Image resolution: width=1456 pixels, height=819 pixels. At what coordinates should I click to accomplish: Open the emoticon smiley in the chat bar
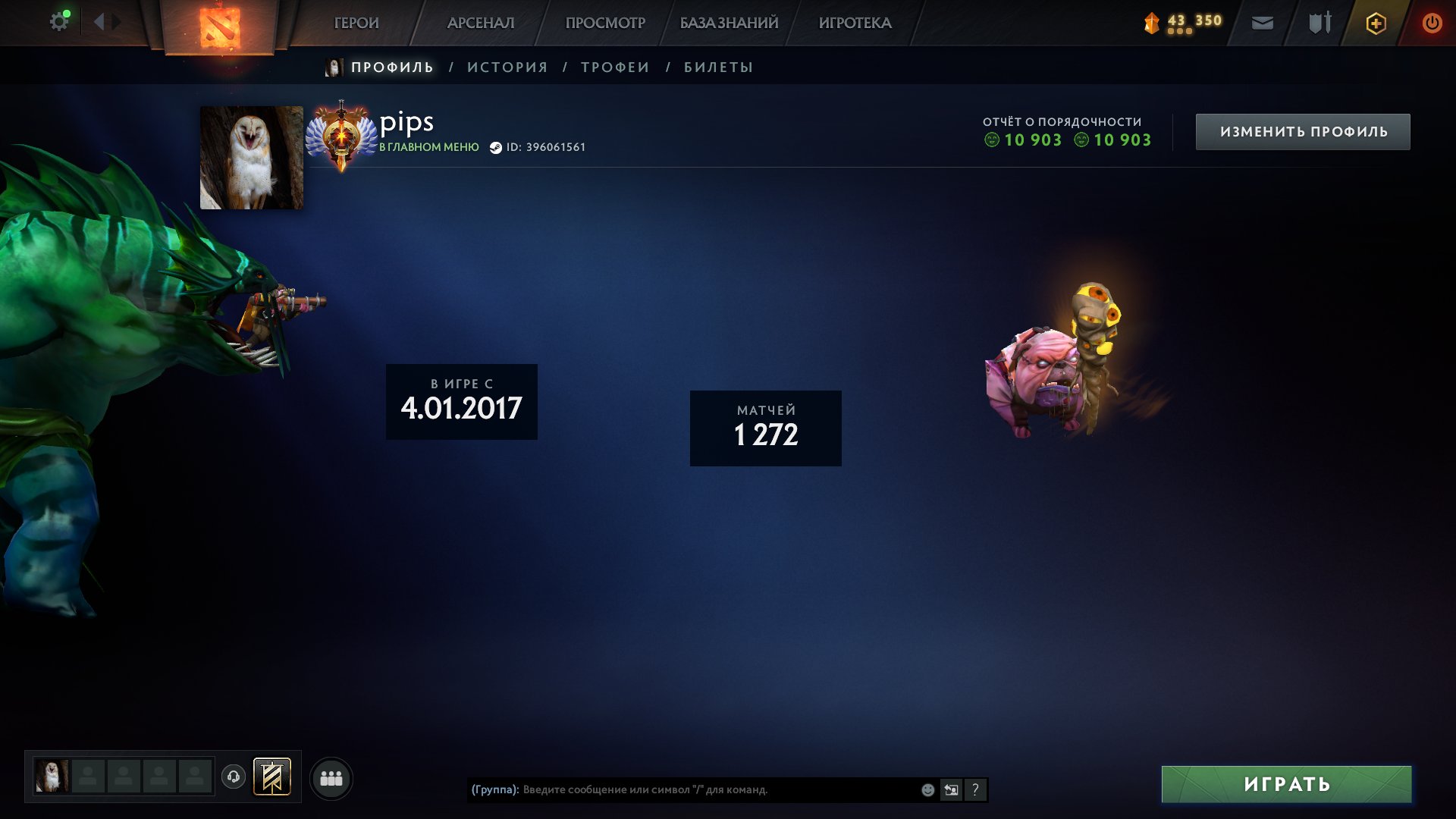[x=927, y=789]
